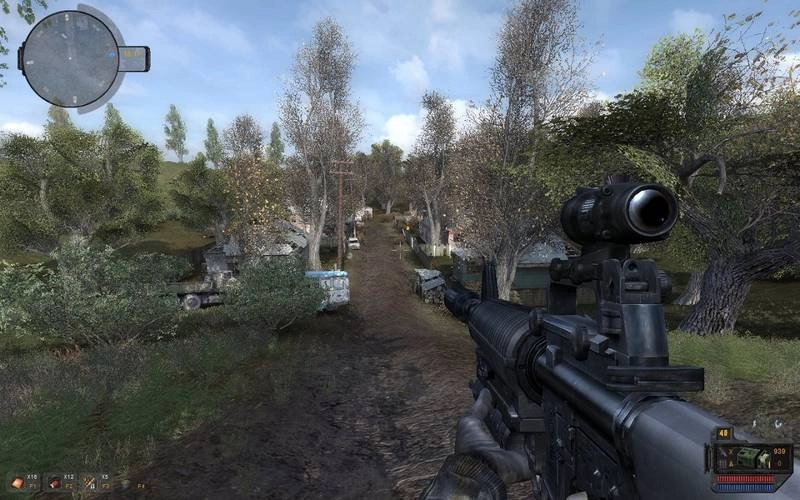This screenshot has height=500, width=800.
Task: Select the F1 quick-slot food item
Action: pos(17,481)
